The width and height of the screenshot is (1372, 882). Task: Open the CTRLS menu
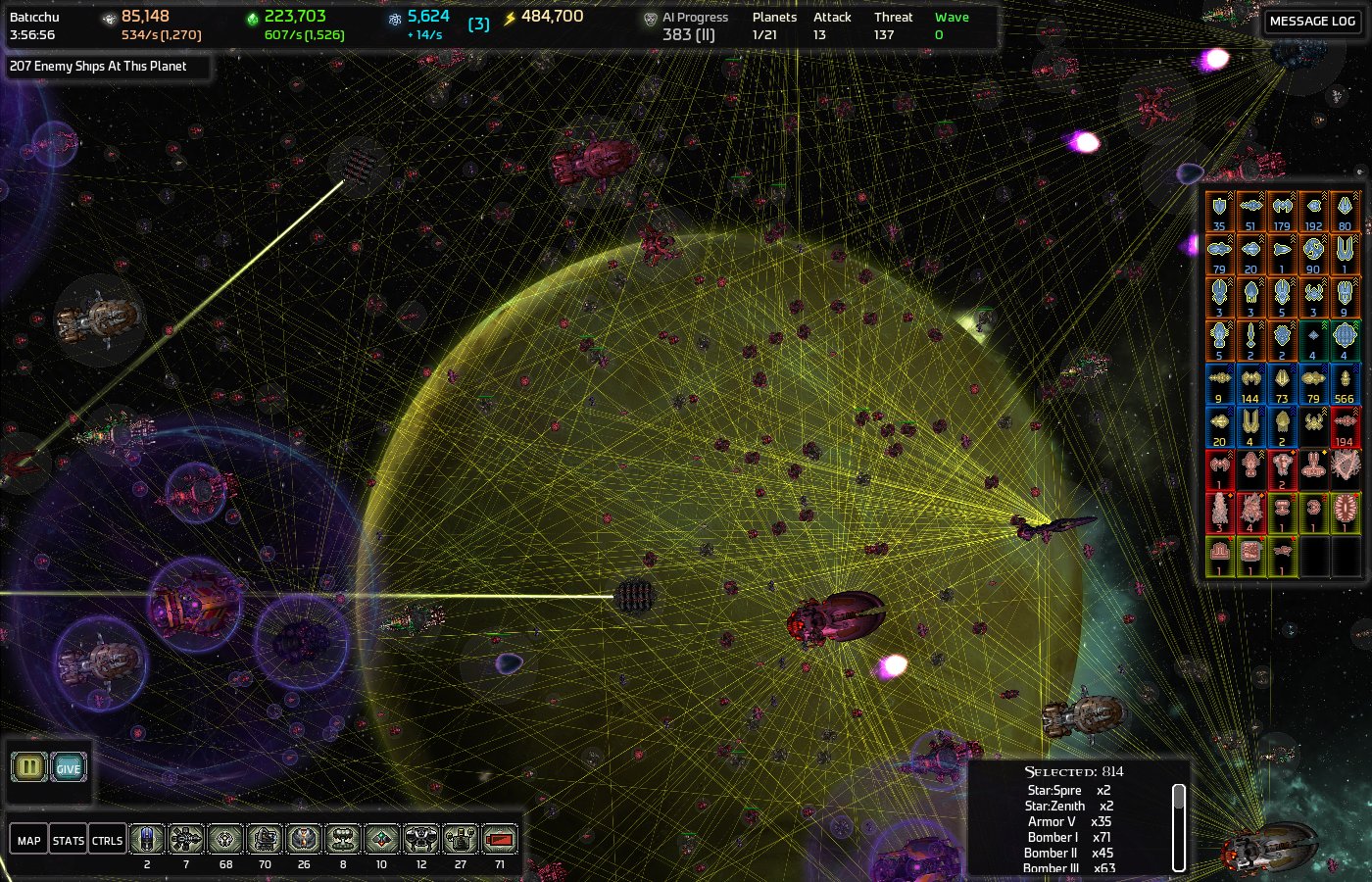click(x=107, y=840)
